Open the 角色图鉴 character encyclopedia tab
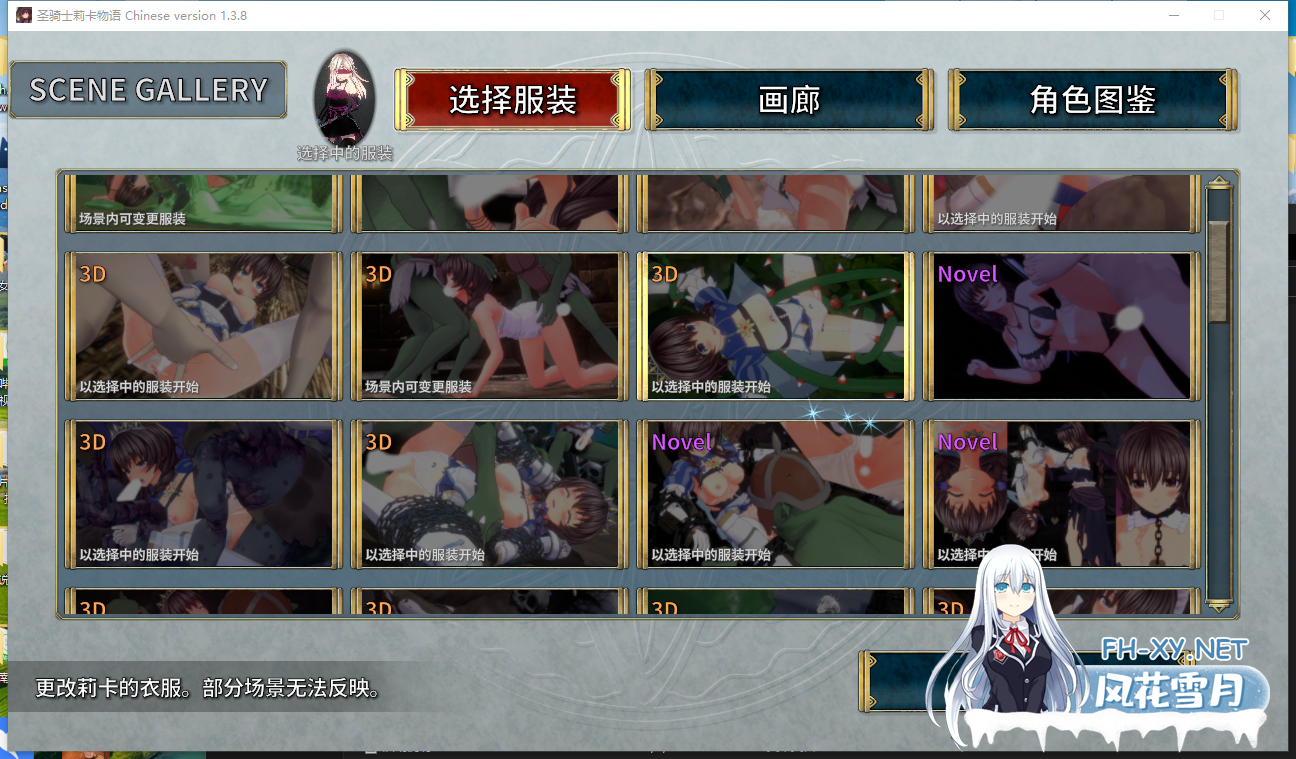This screenshot has width=1296, height=759. [1091, 99]
